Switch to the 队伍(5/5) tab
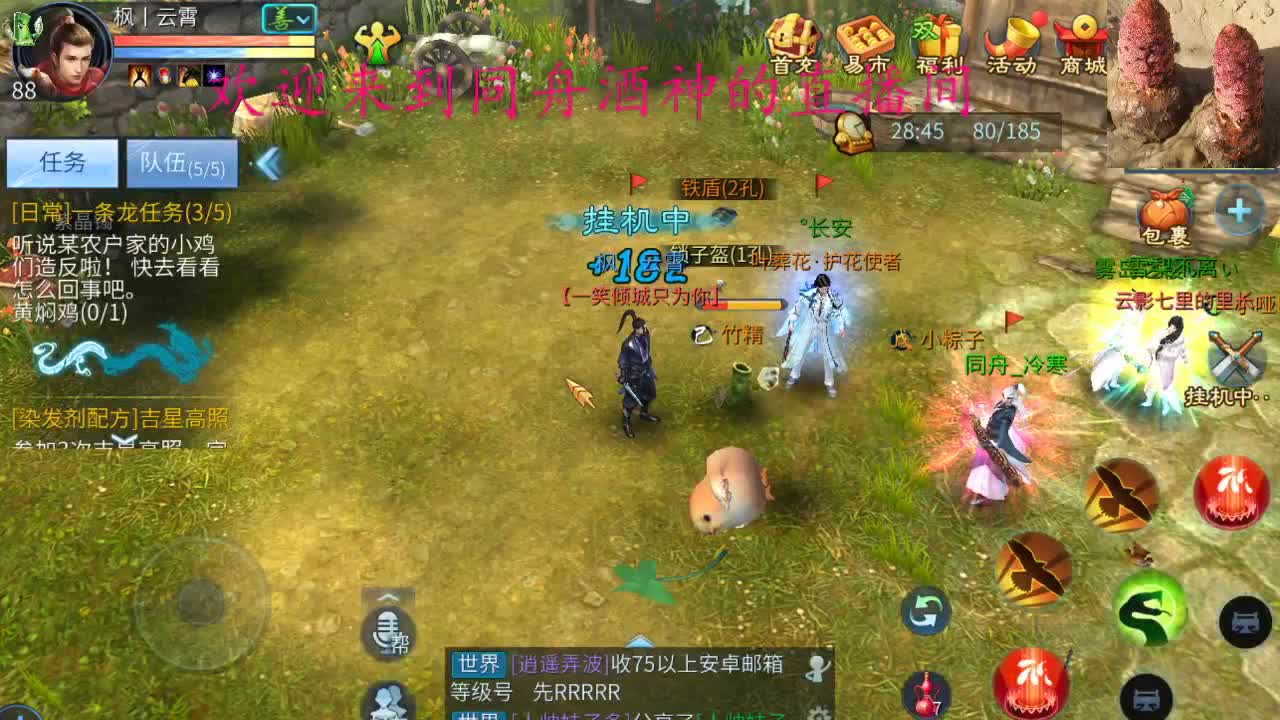The height and width of the screenshot is (720, 1280). tap(185, 160)
